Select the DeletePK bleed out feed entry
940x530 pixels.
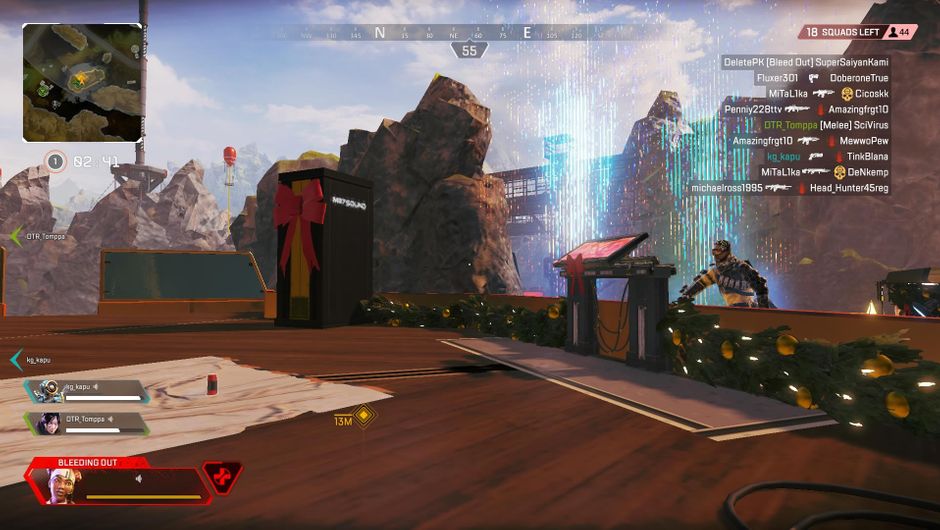click(805, 62)
